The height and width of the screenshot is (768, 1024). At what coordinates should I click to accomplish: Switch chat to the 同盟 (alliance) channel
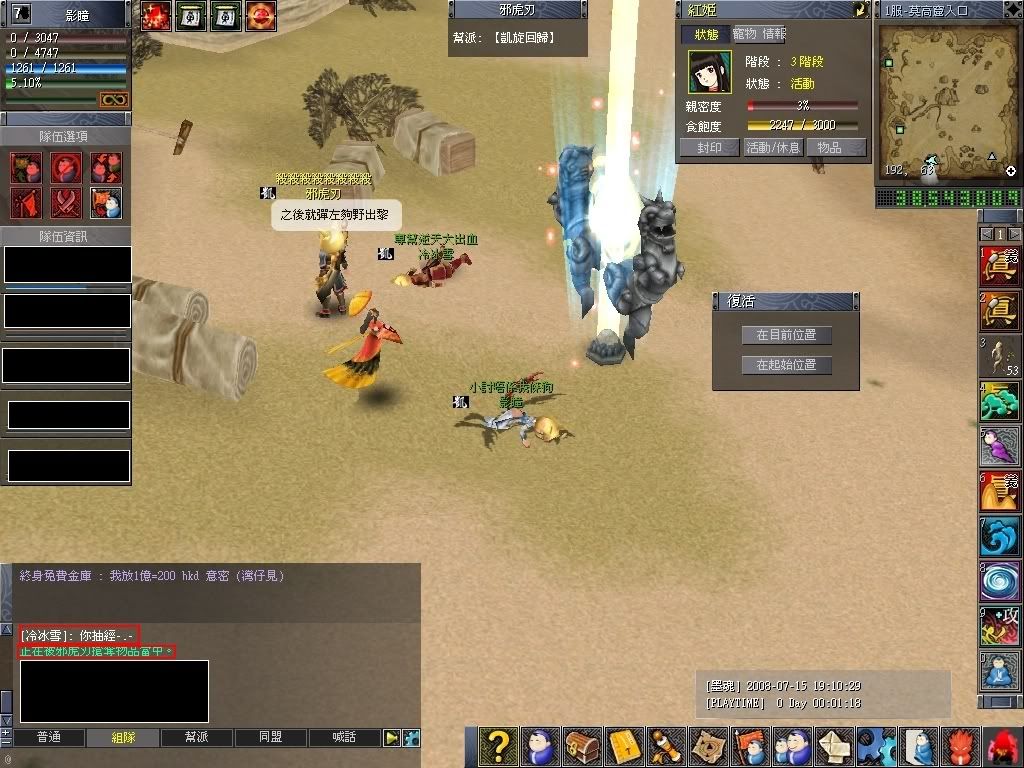click(271, 737)
